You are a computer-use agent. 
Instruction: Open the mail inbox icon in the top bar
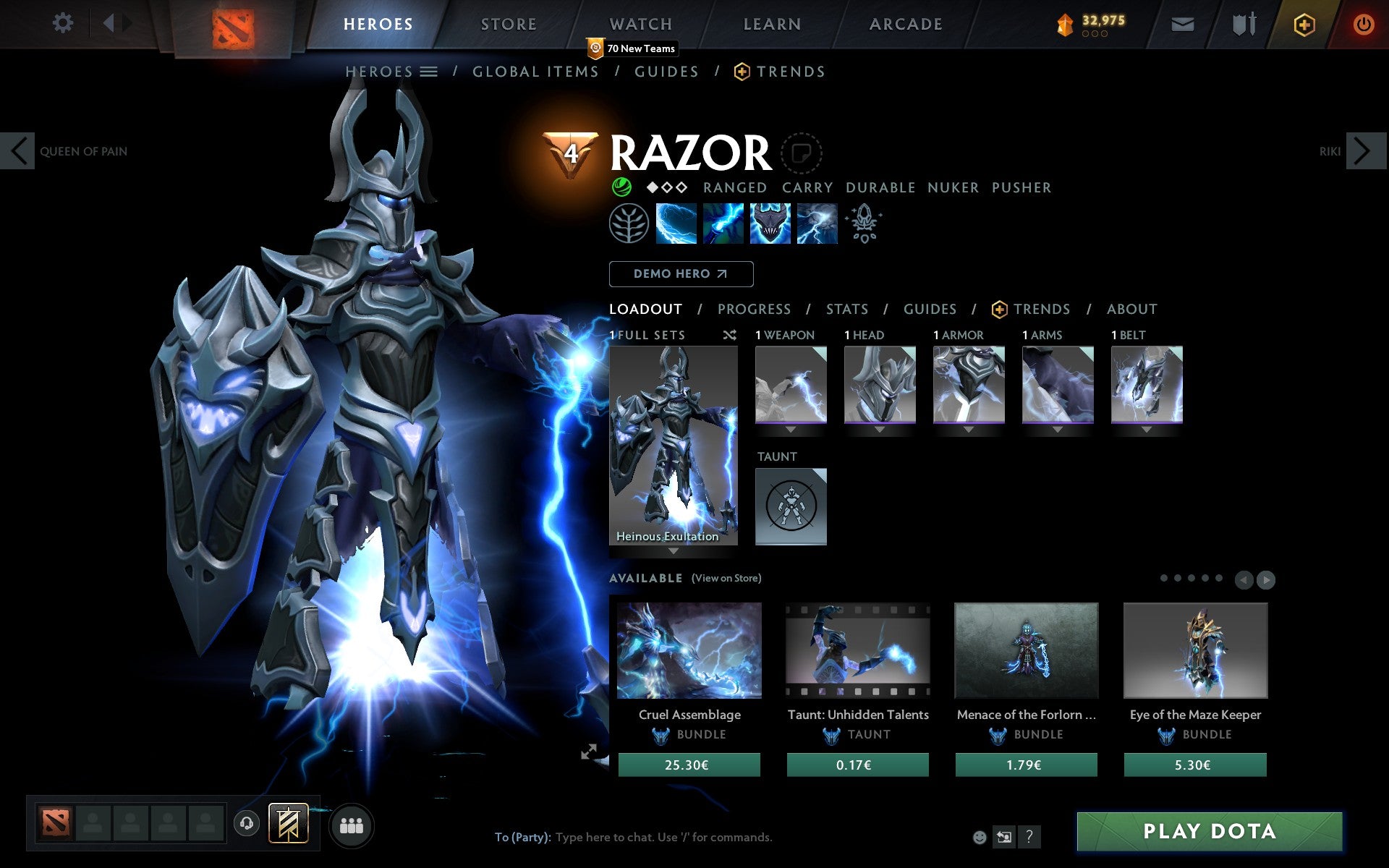(x=1182, y=23)
